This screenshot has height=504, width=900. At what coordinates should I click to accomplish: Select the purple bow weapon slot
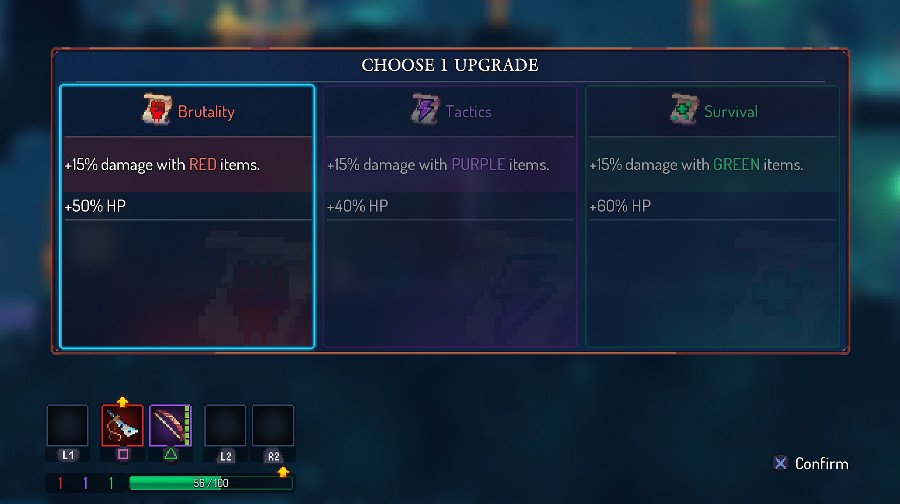click(170, 426)
